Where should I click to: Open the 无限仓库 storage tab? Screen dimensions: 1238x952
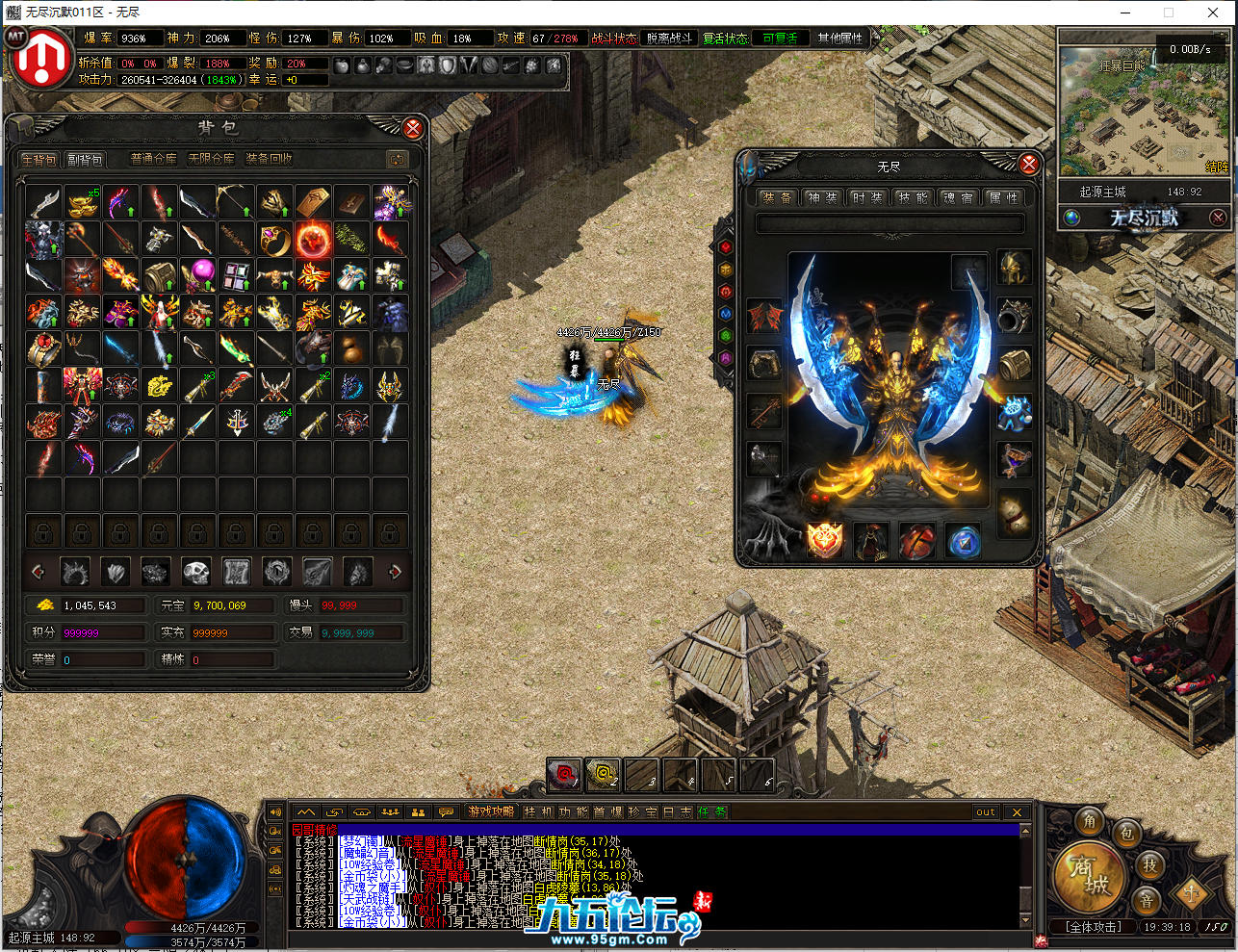212,159
